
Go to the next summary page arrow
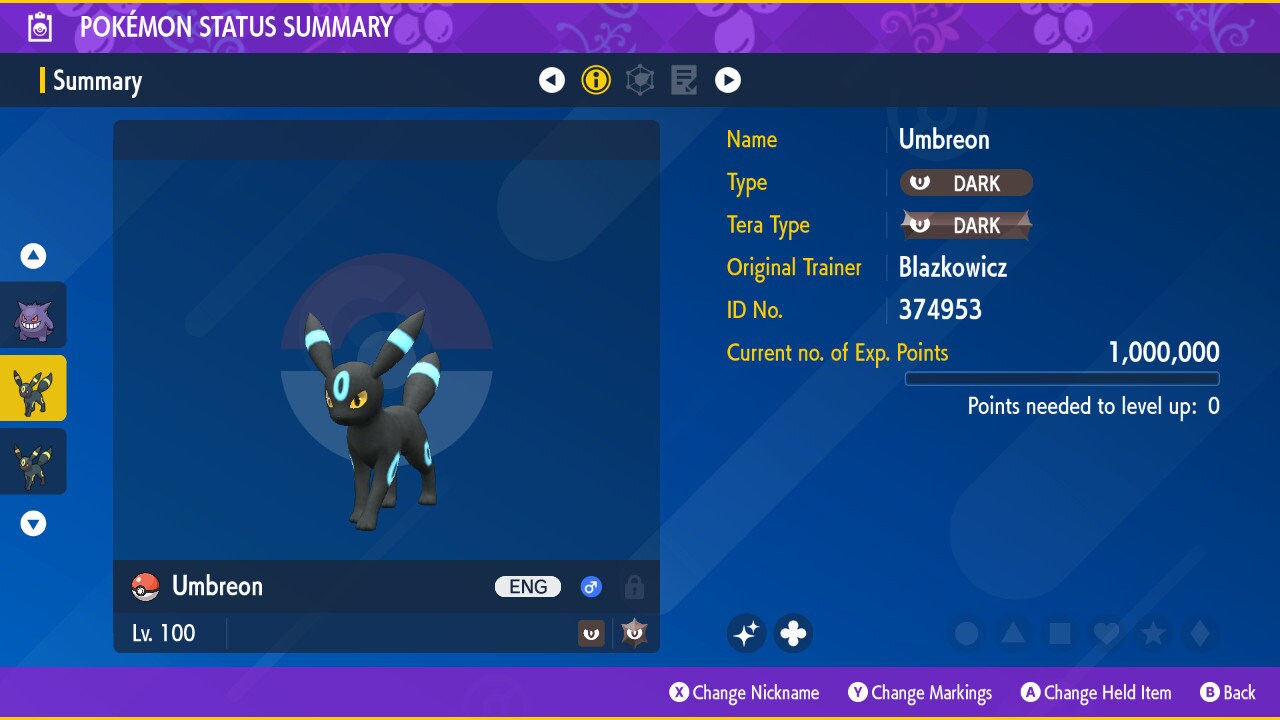click(x=728, y=80)
